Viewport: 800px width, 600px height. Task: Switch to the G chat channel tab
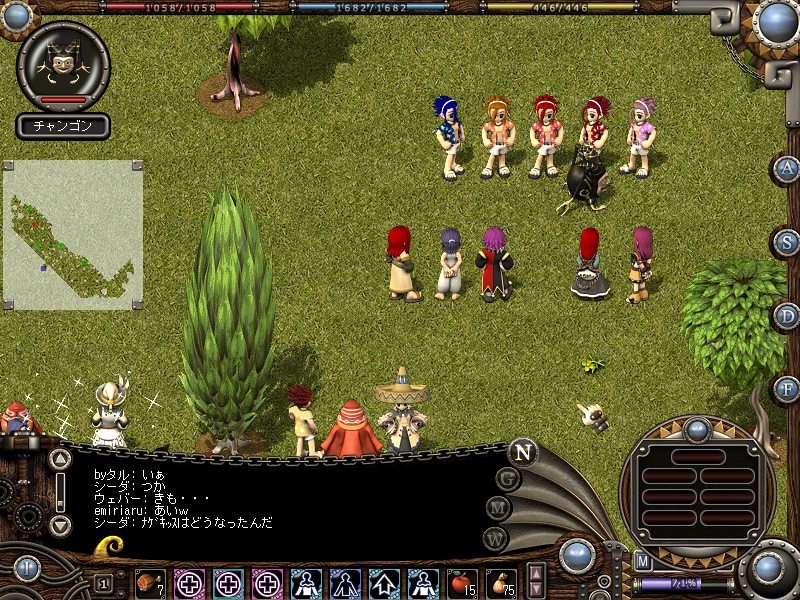(x=508, y=479)
